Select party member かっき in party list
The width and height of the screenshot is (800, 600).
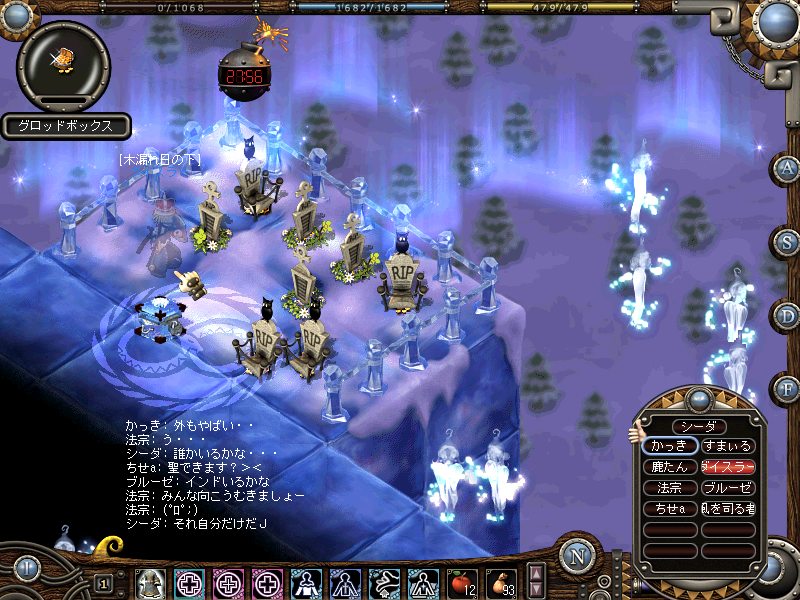coord(670,446)
